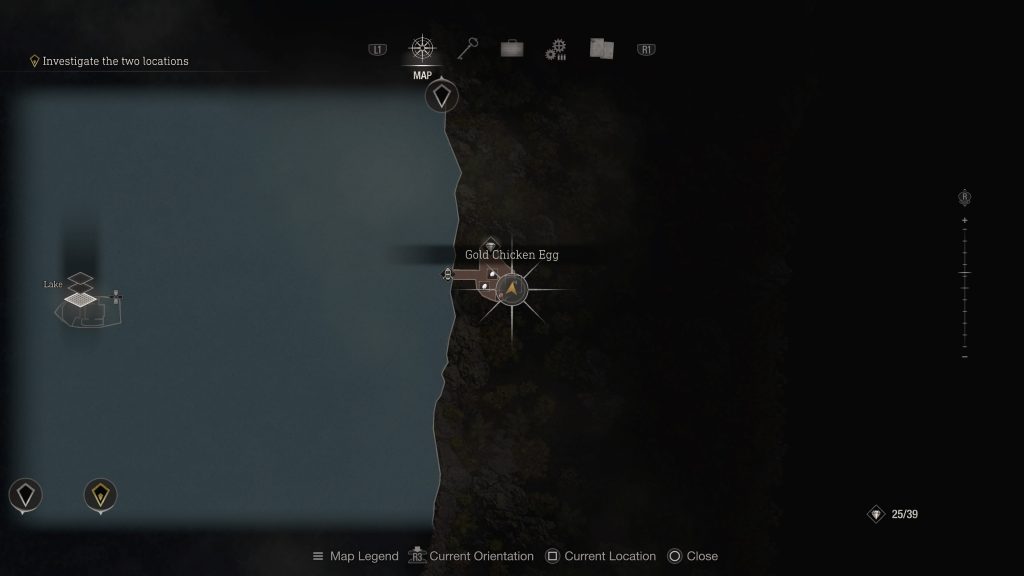Viewport: 1024px width, 576px height.
Task: Click the player's orange arrow cursor
Action: pyautogui.click(x=512, y=289)
